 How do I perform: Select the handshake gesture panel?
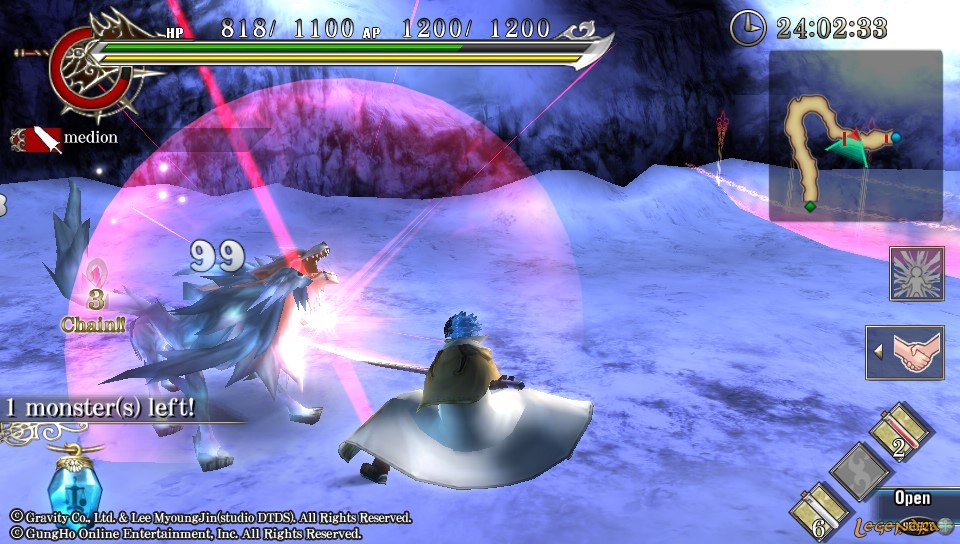906,353
